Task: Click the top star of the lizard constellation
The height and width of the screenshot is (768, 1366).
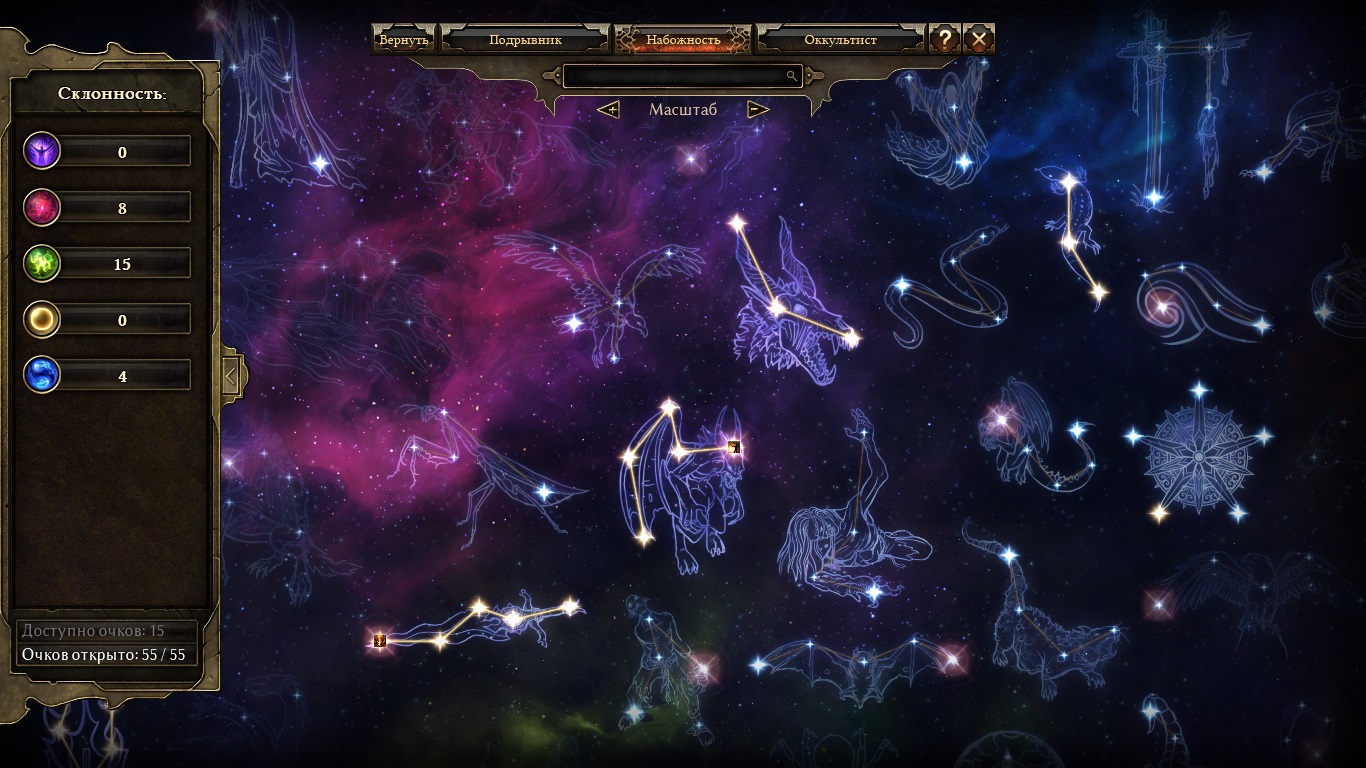Action: [1069, 183]
